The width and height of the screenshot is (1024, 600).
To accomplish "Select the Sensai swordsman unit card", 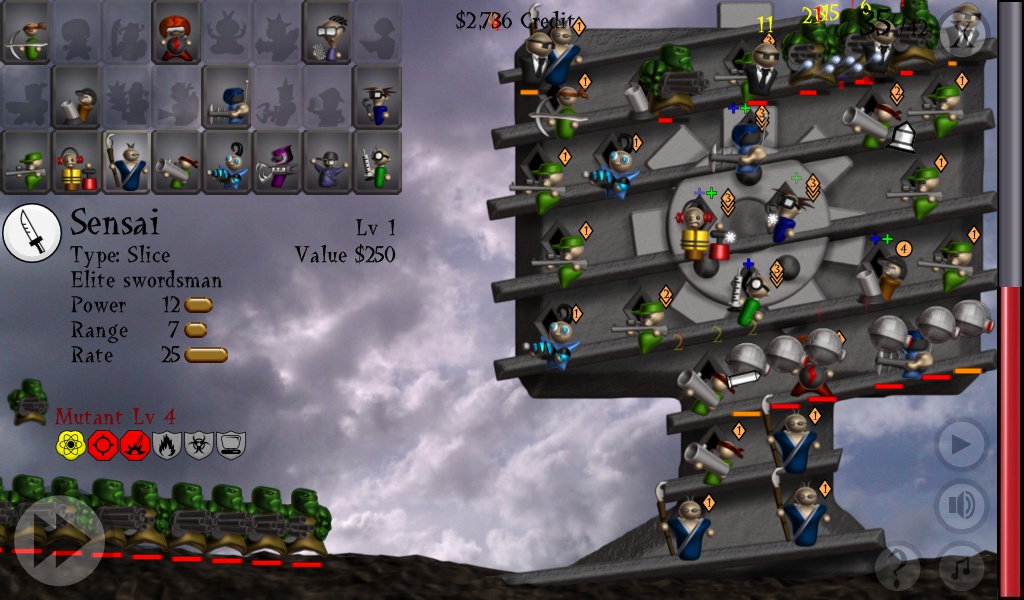I will click(127, 161).
